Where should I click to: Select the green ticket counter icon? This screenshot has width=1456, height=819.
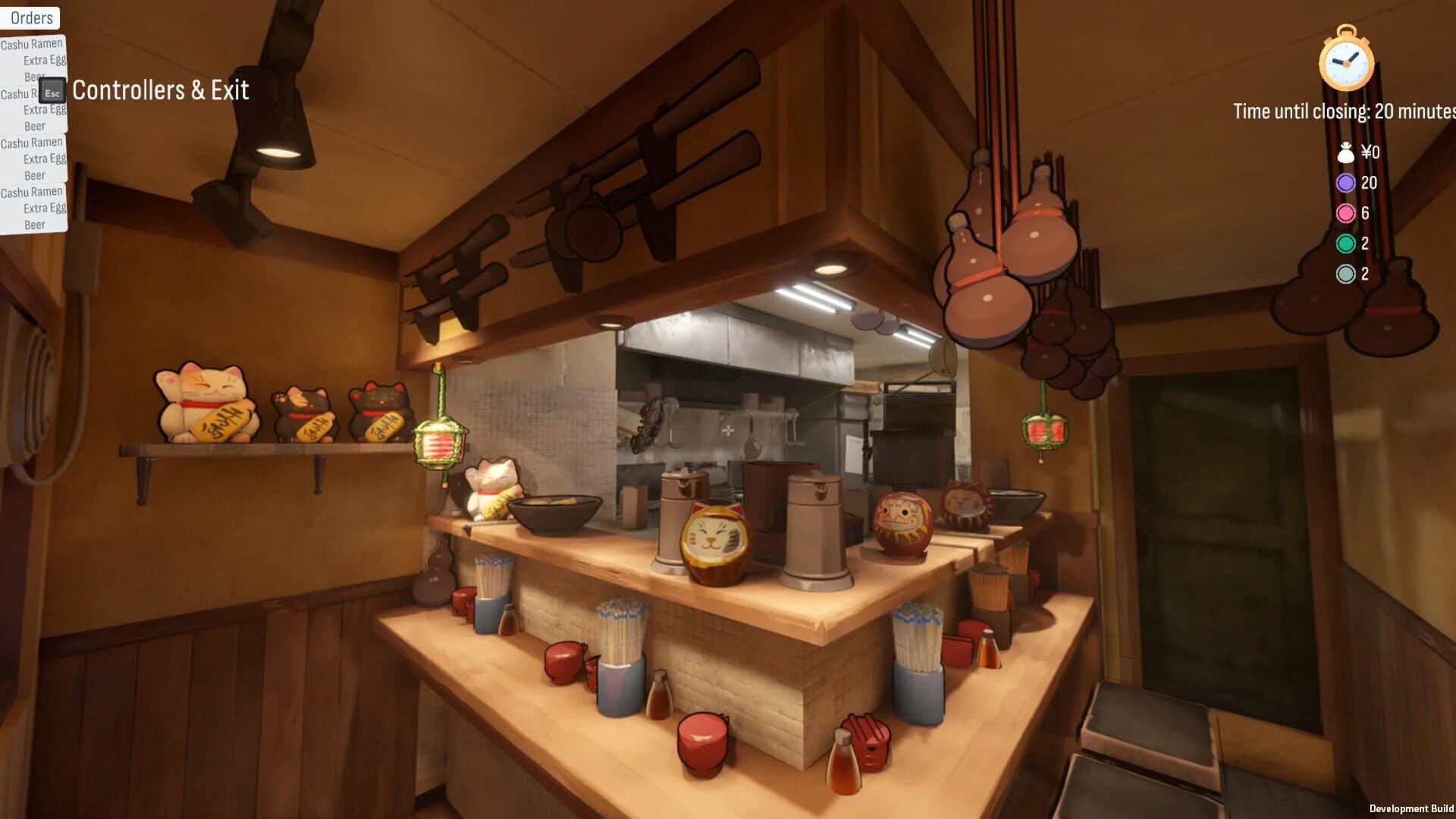point(1345,244)
